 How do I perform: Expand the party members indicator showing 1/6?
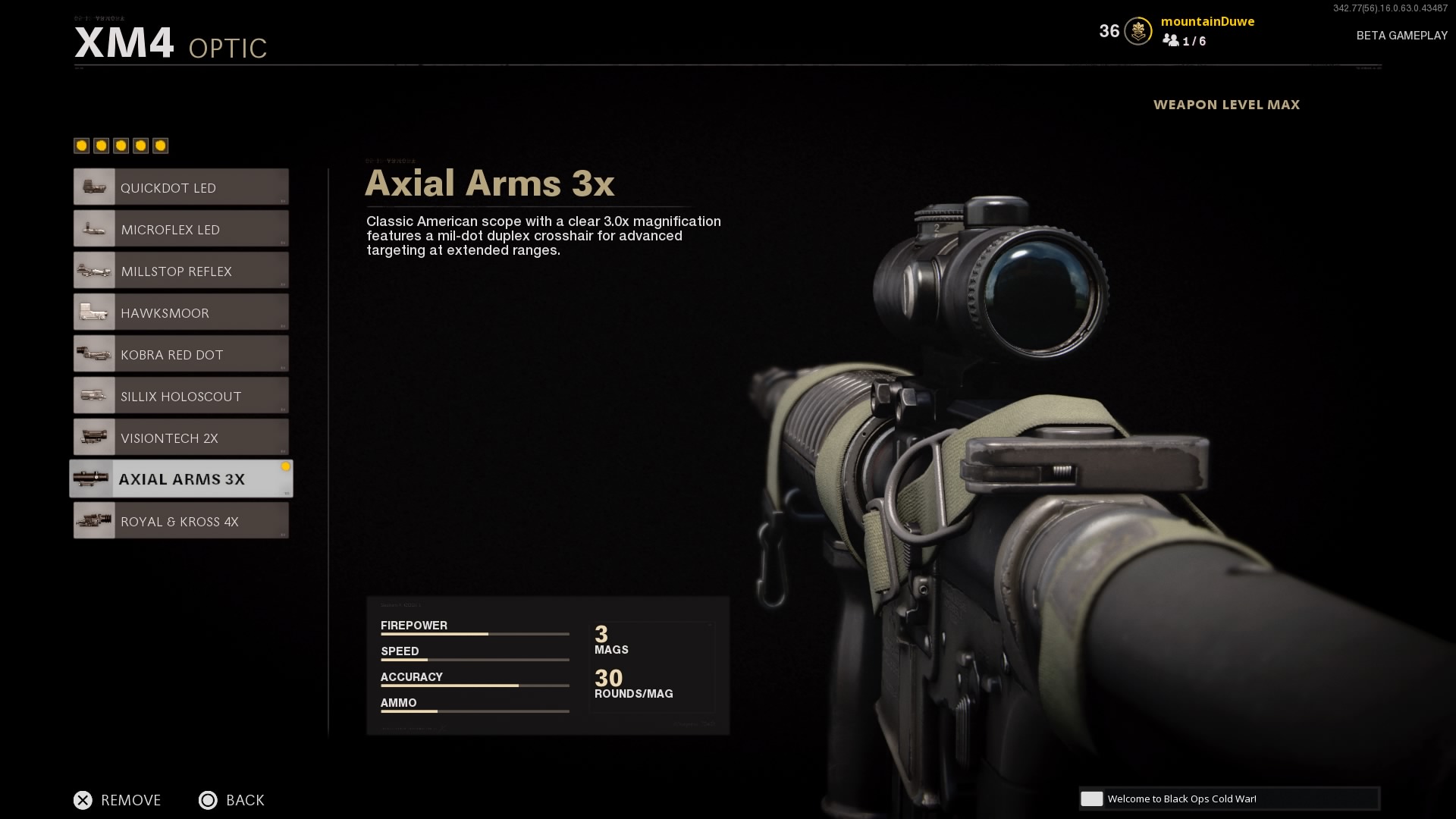[1185, 42]
